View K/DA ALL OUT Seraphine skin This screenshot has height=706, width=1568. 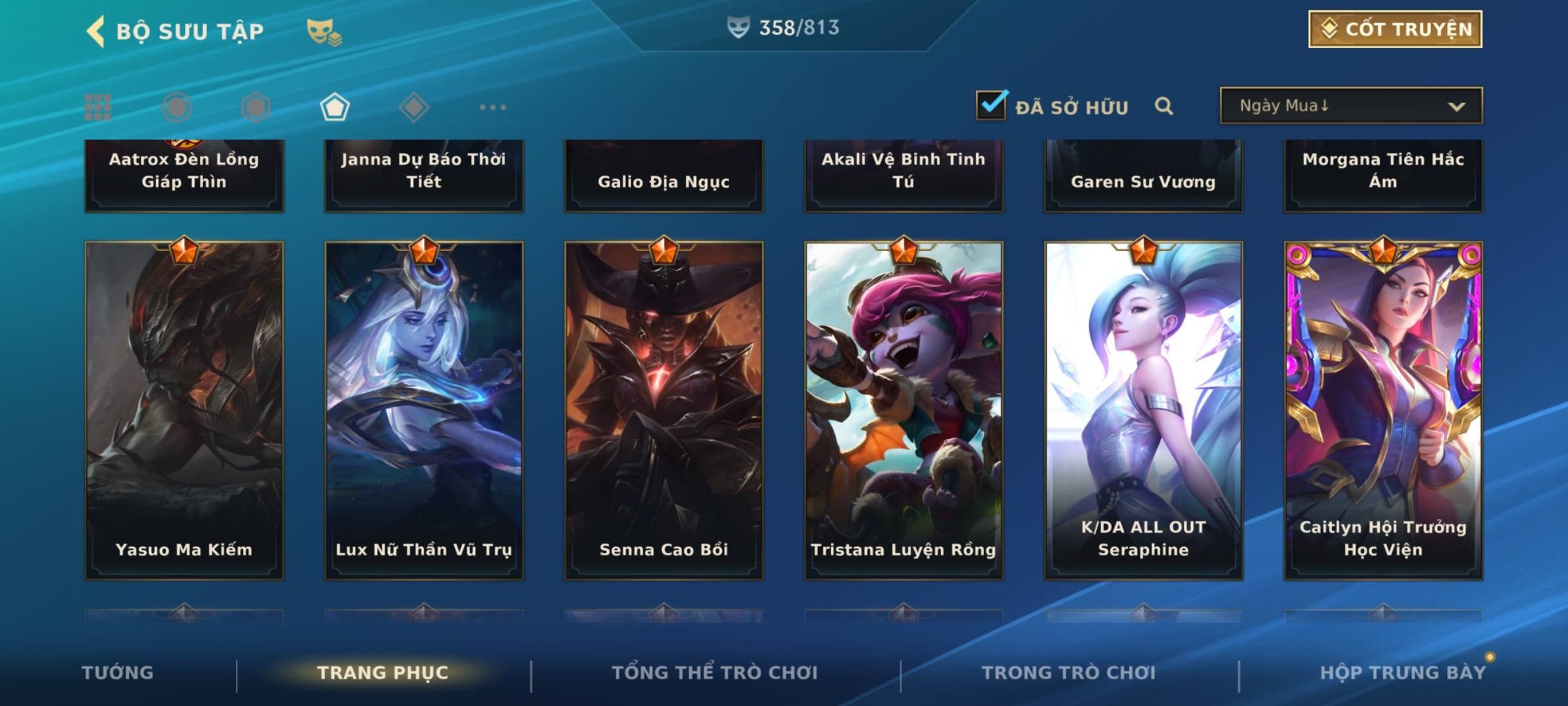(1143, 411)
